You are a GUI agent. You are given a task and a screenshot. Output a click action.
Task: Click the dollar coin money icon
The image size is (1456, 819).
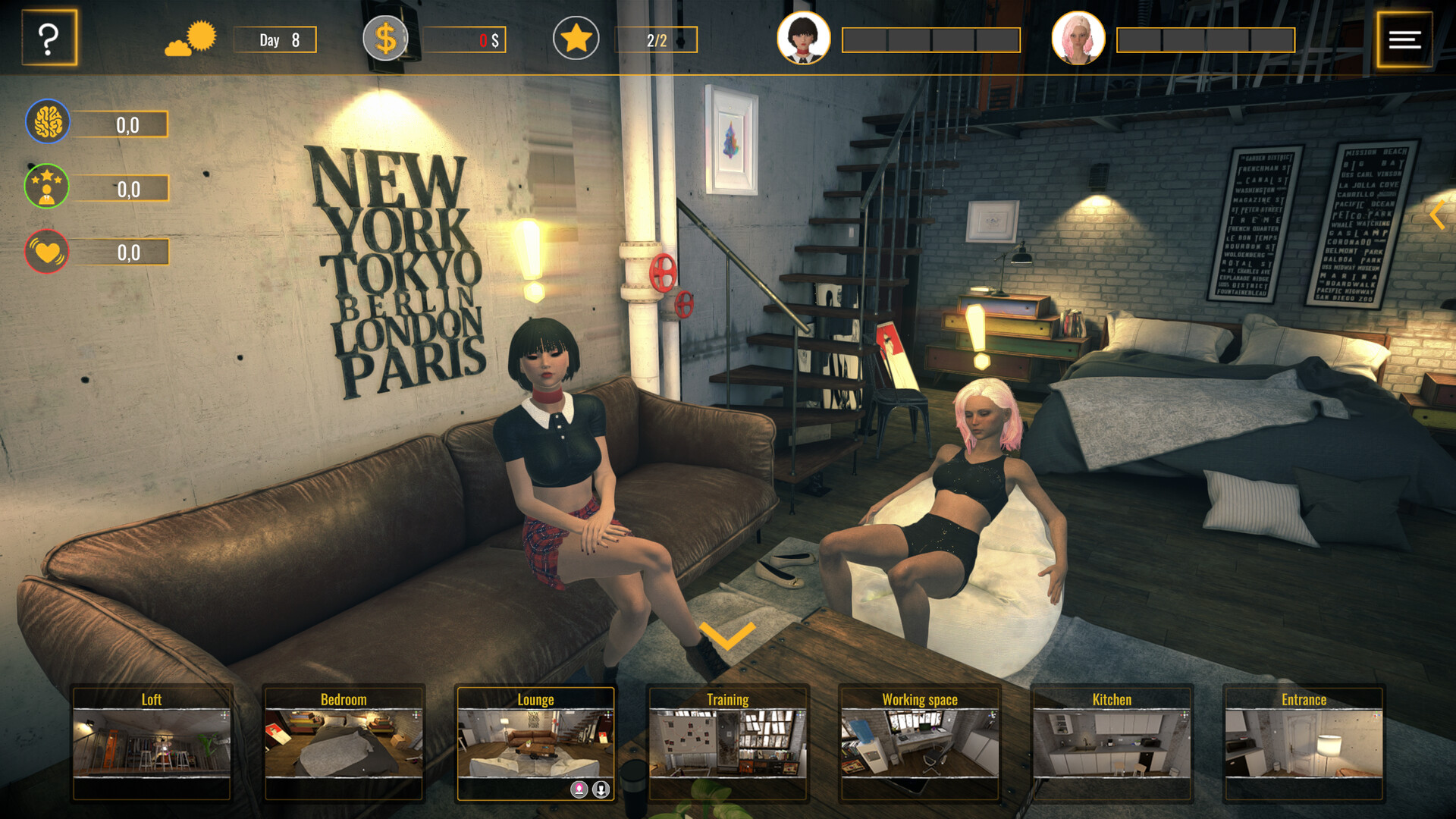coord(385,39)
